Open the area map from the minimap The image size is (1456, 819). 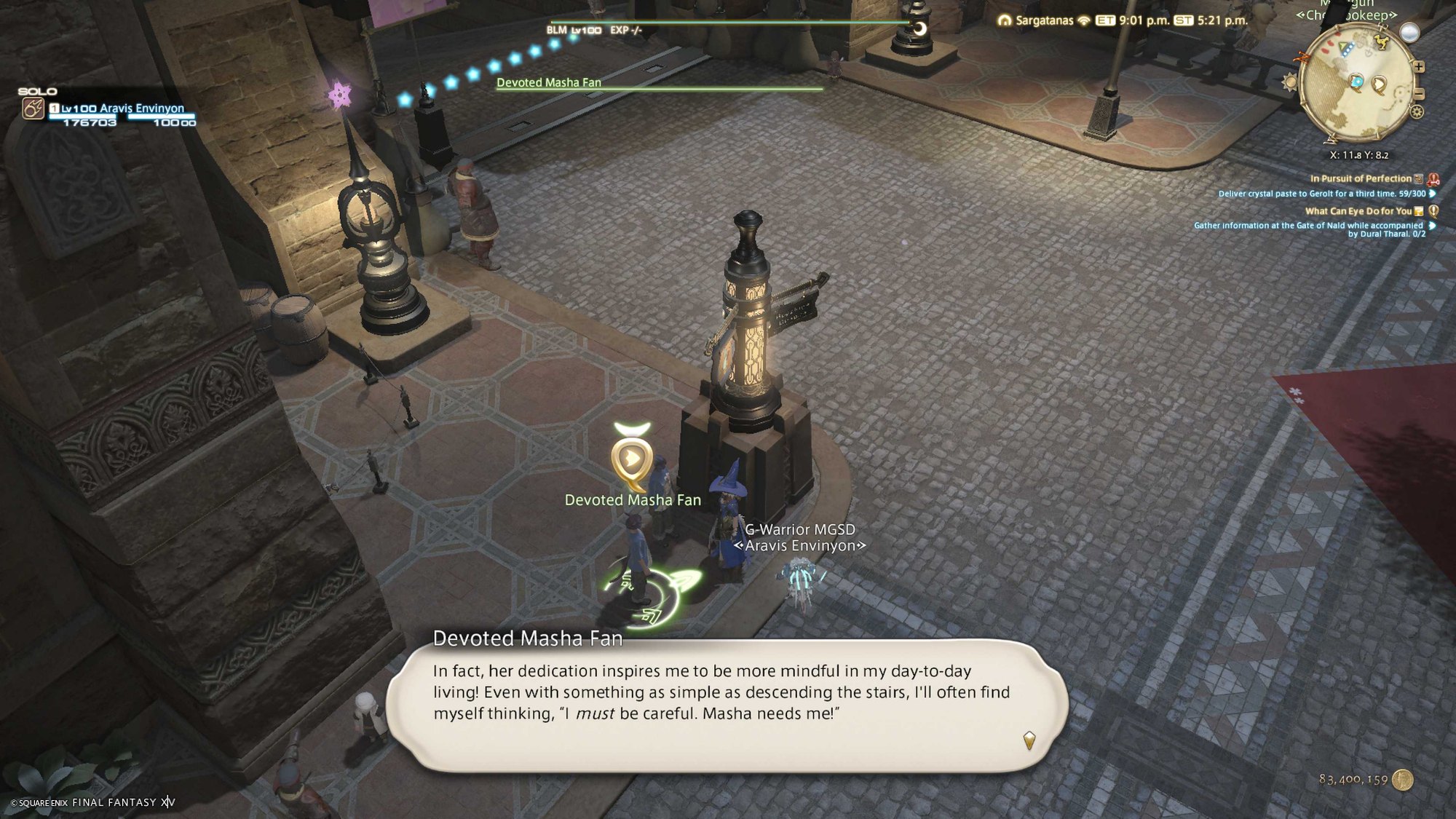(x=1357, y=82)
